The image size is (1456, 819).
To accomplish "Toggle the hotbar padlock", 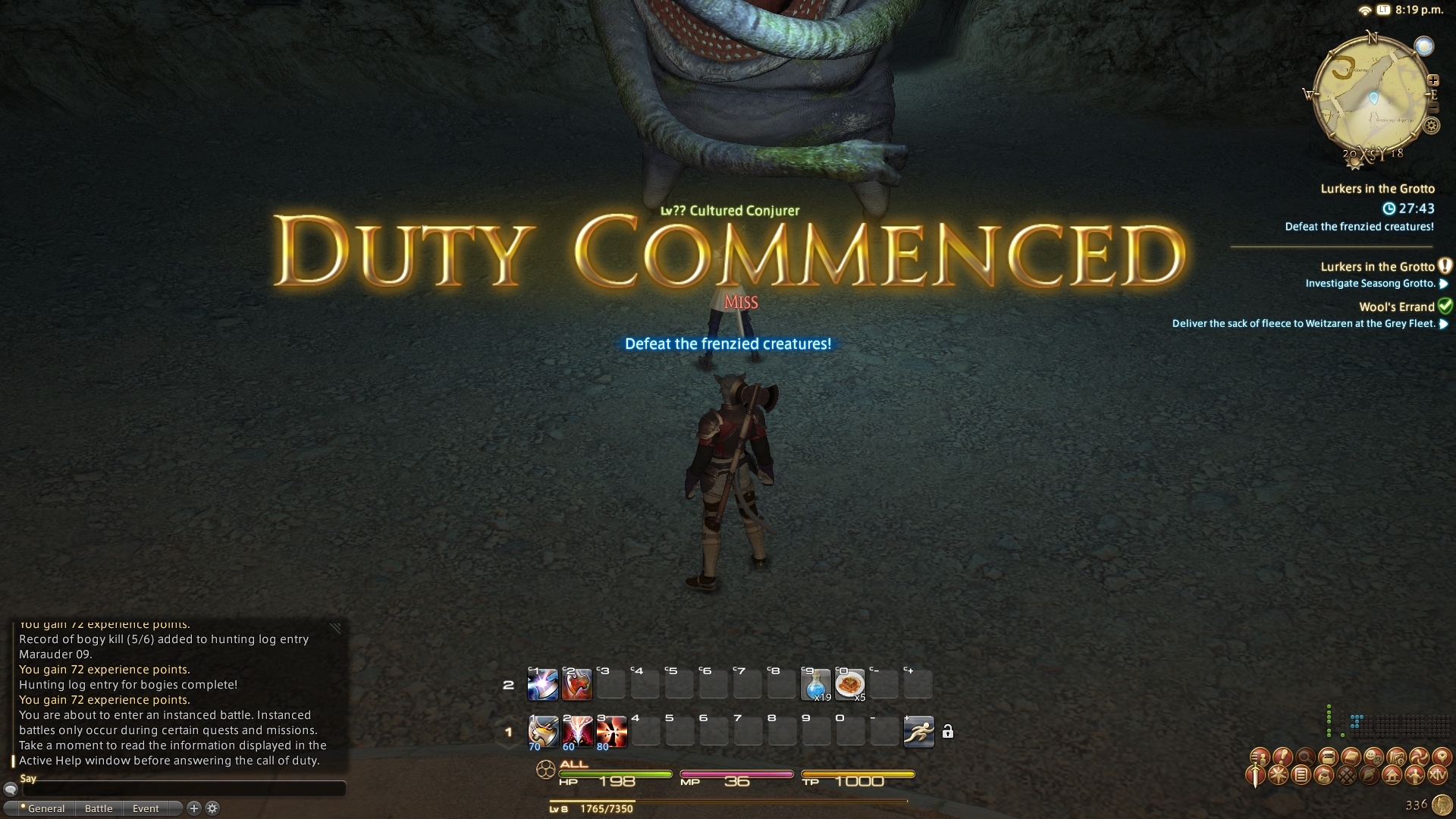I will click(948, 732).
